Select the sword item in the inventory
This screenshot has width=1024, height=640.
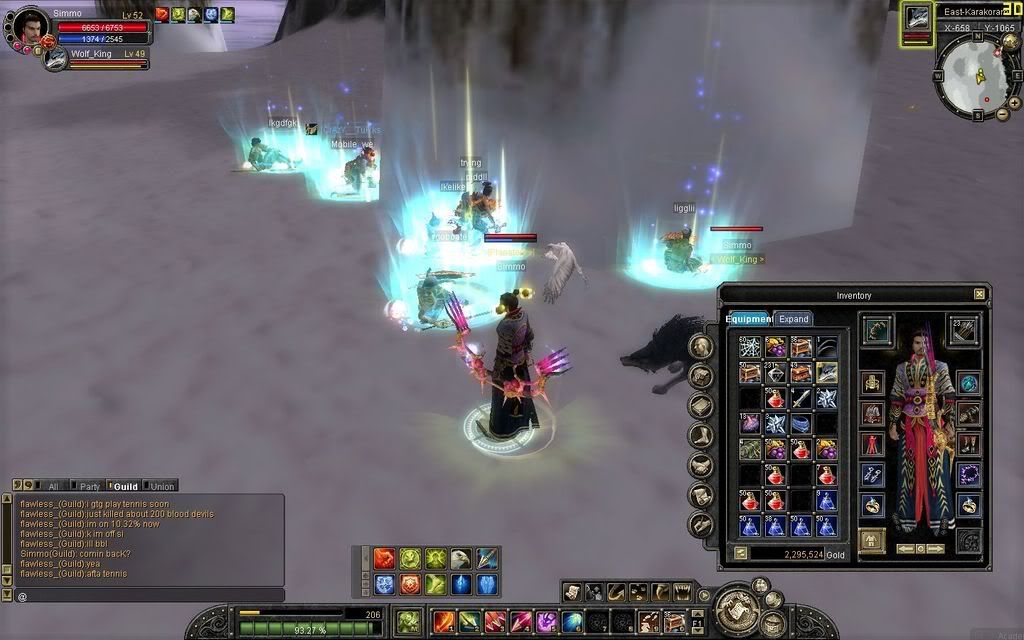click(x=801, y=398)
